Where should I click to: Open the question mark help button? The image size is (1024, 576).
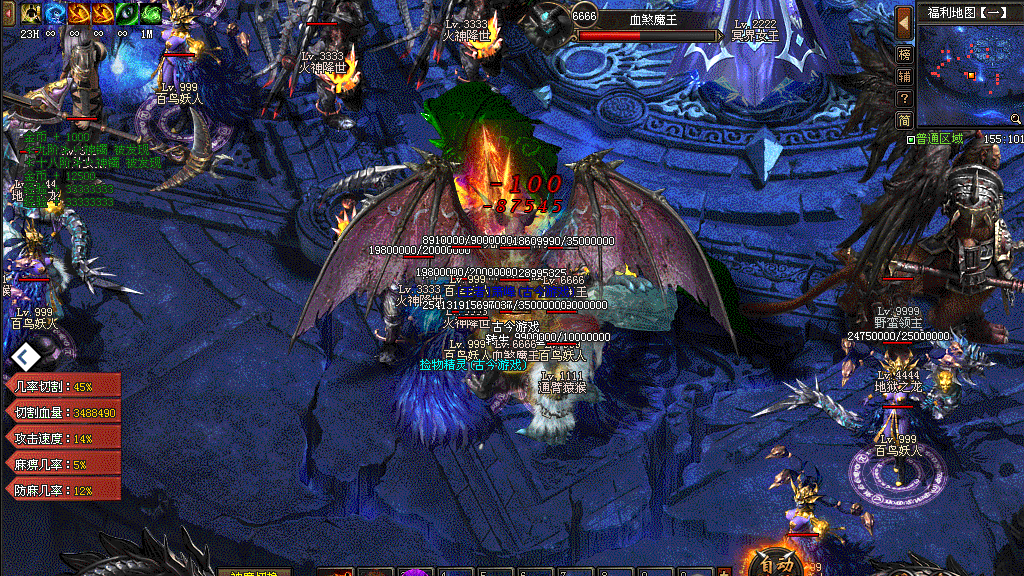[x=904, y=98]
